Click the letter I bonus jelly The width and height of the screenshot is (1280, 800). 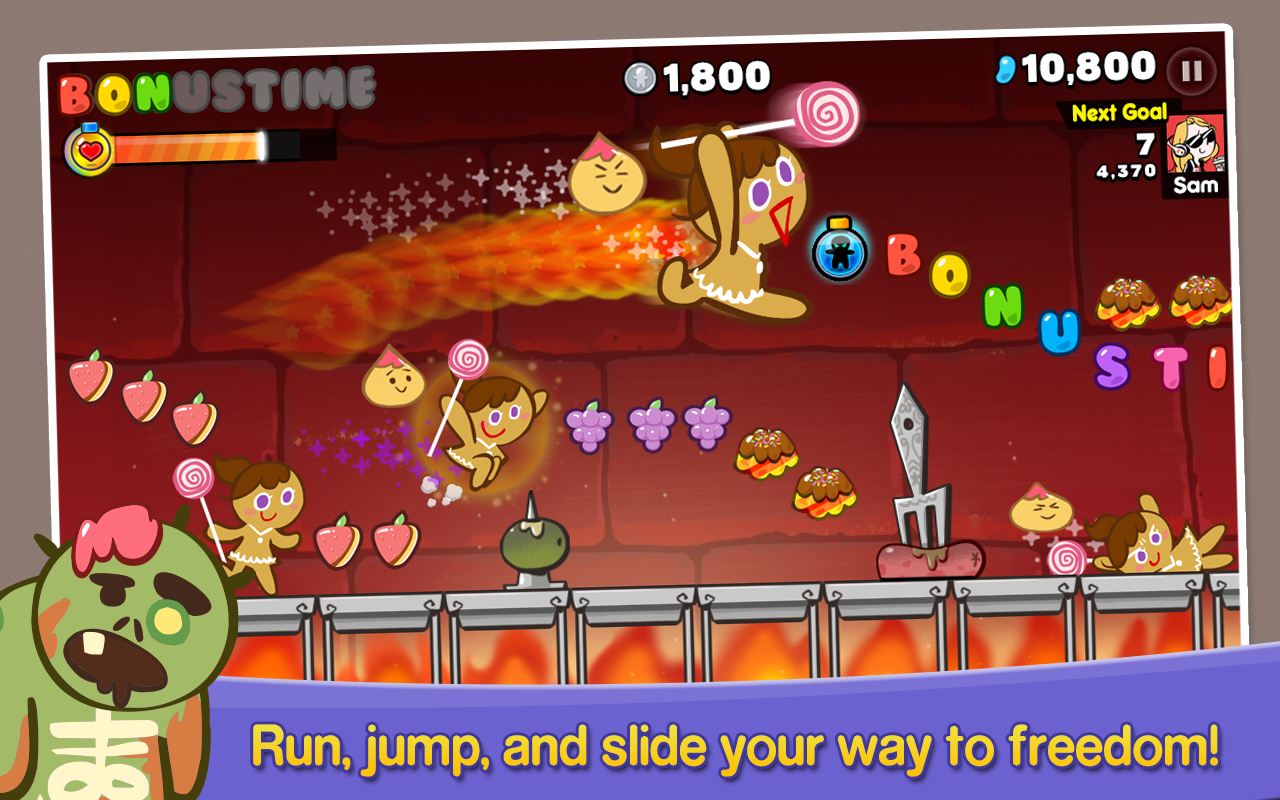point(1219,369)
